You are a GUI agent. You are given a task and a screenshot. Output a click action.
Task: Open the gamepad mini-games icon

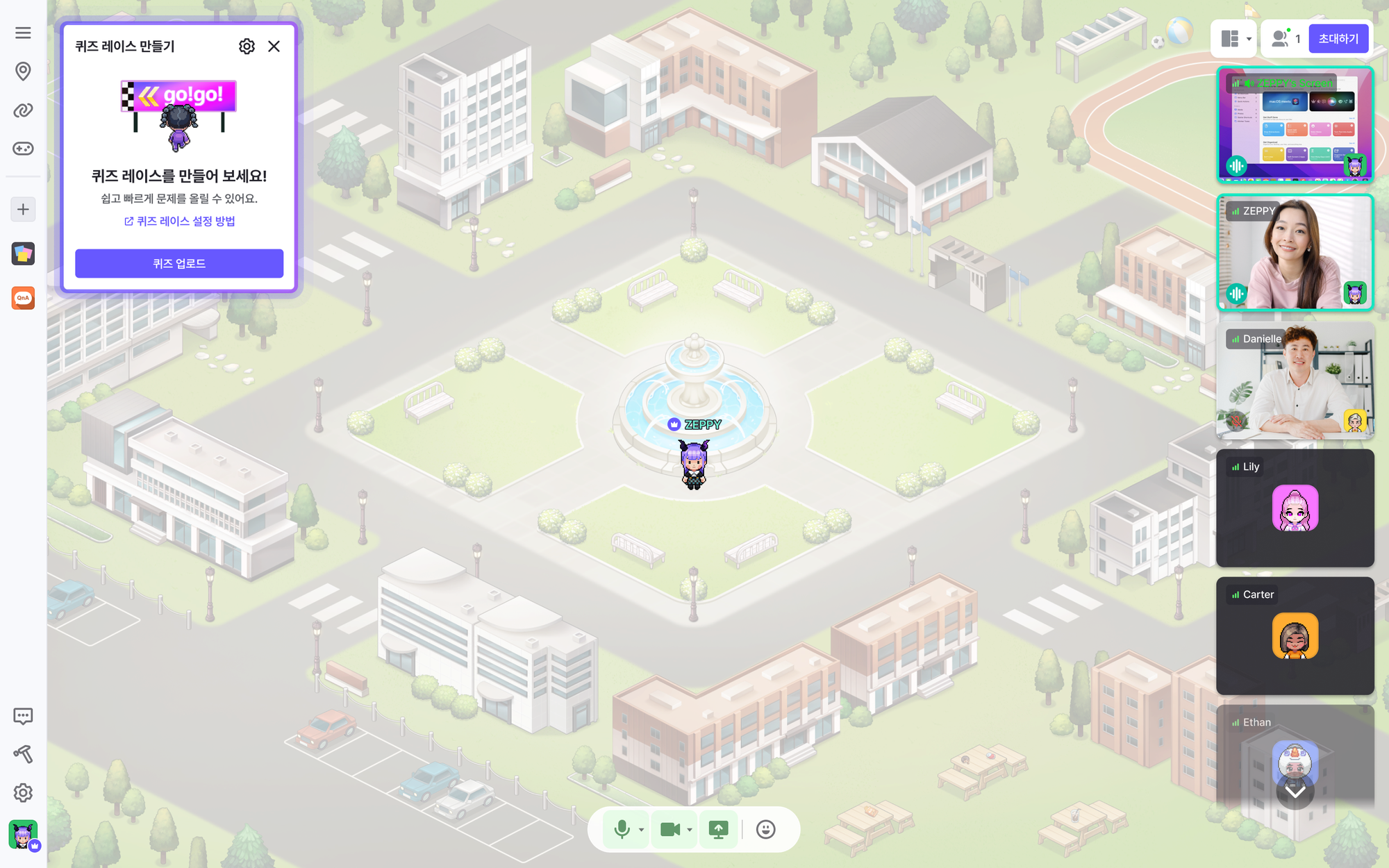tap(23, 149)
